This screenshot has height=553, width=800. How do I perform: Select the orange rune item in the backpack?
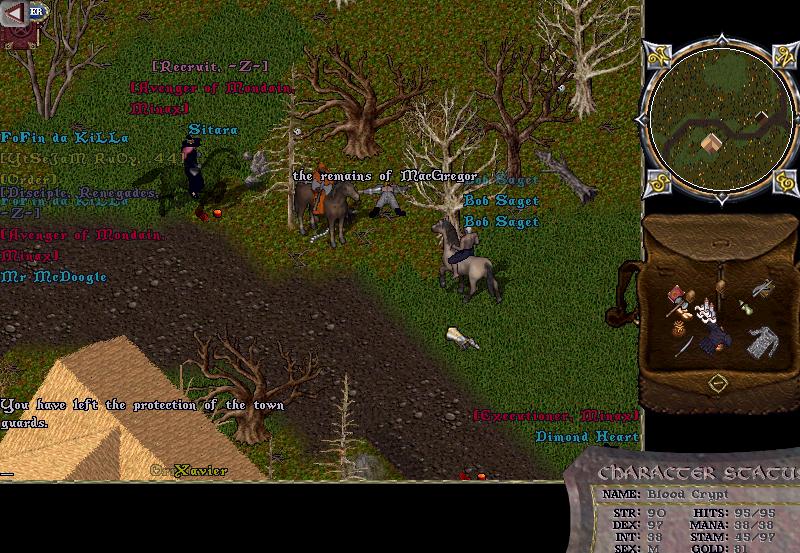pos(679,327)
